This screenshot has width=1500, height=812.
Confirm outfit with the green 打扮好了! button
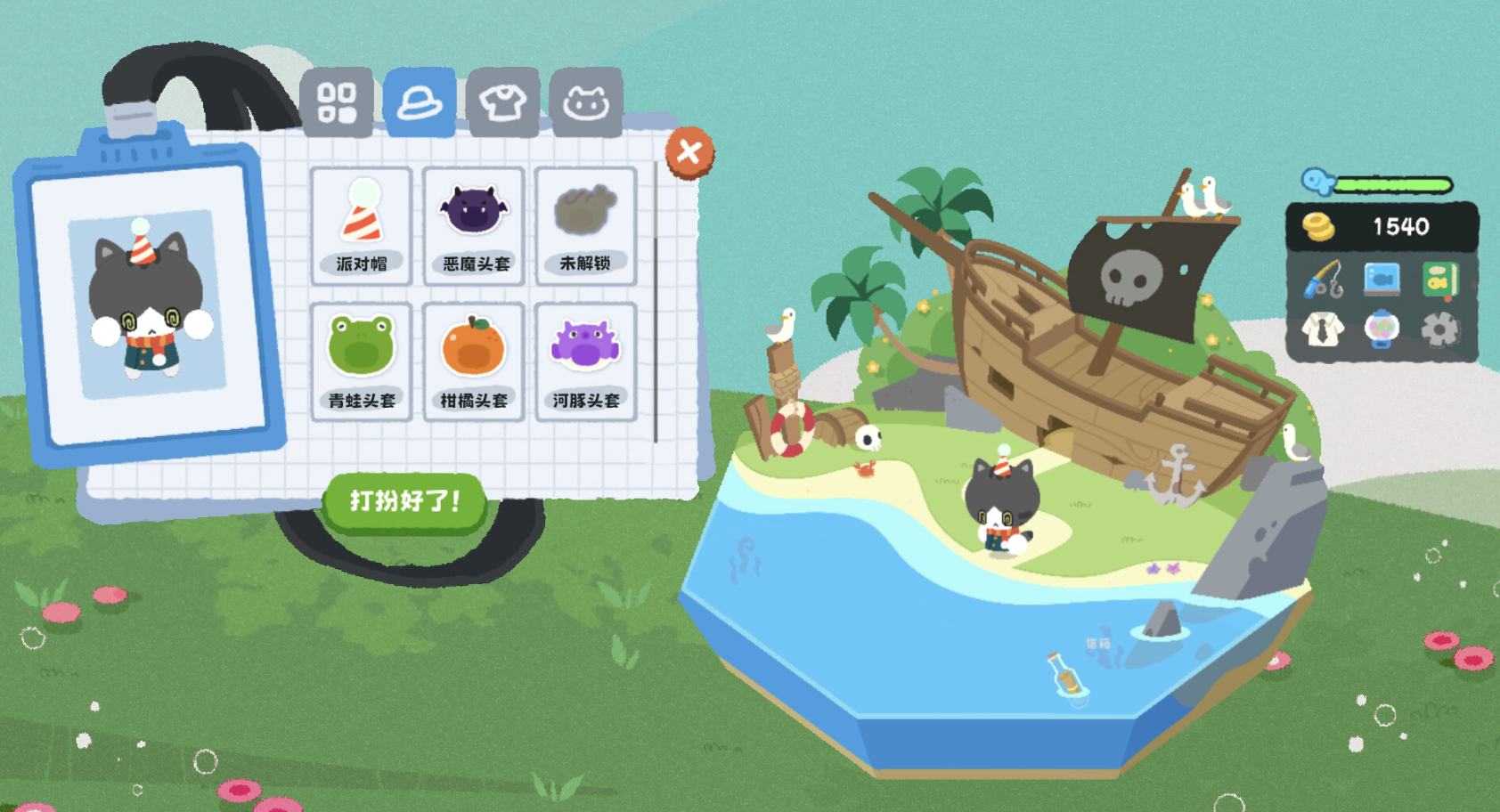(x=405, y=501)
